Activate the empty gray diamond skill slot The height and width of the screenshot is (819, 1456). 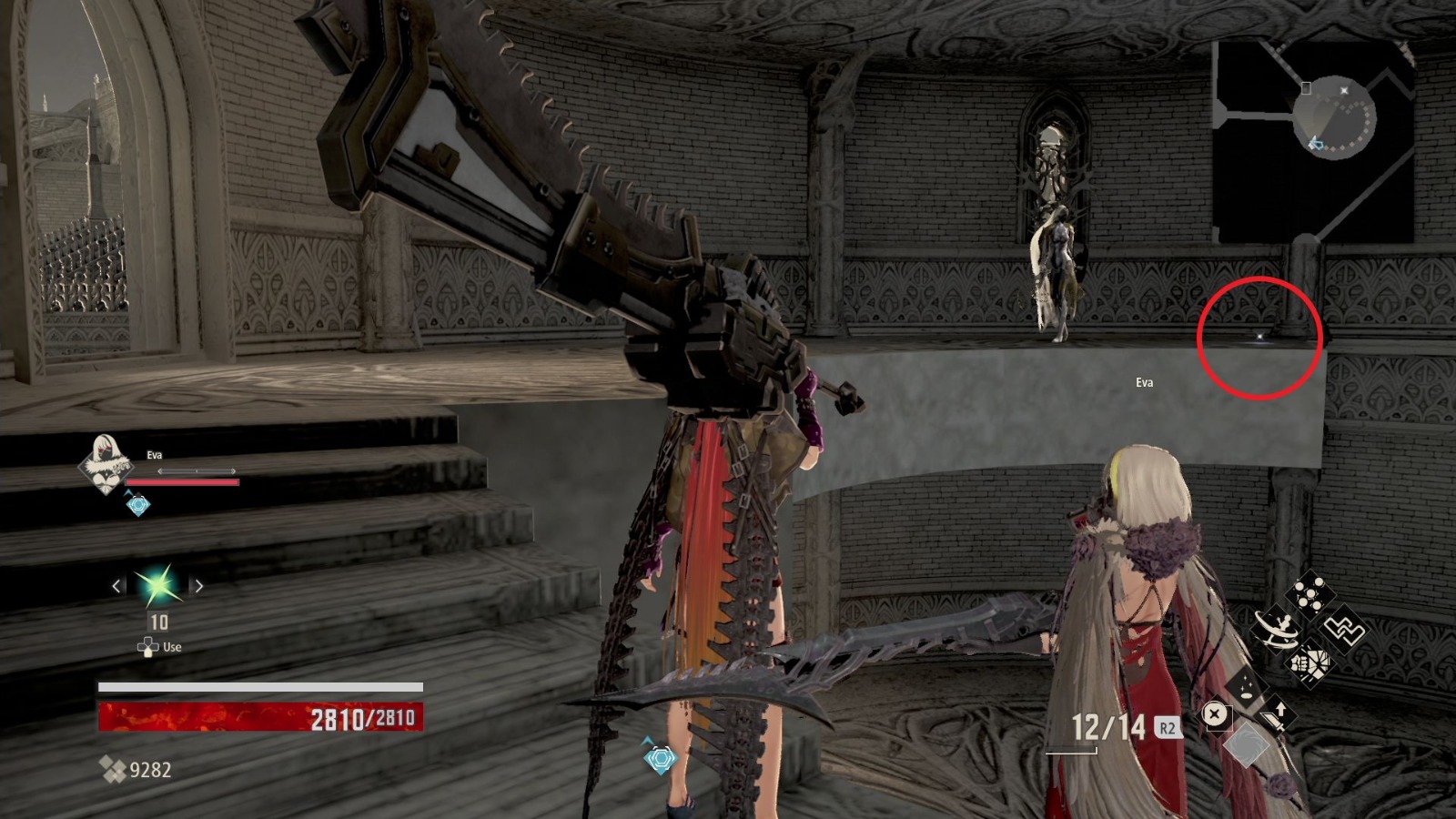click(1246, 746)
